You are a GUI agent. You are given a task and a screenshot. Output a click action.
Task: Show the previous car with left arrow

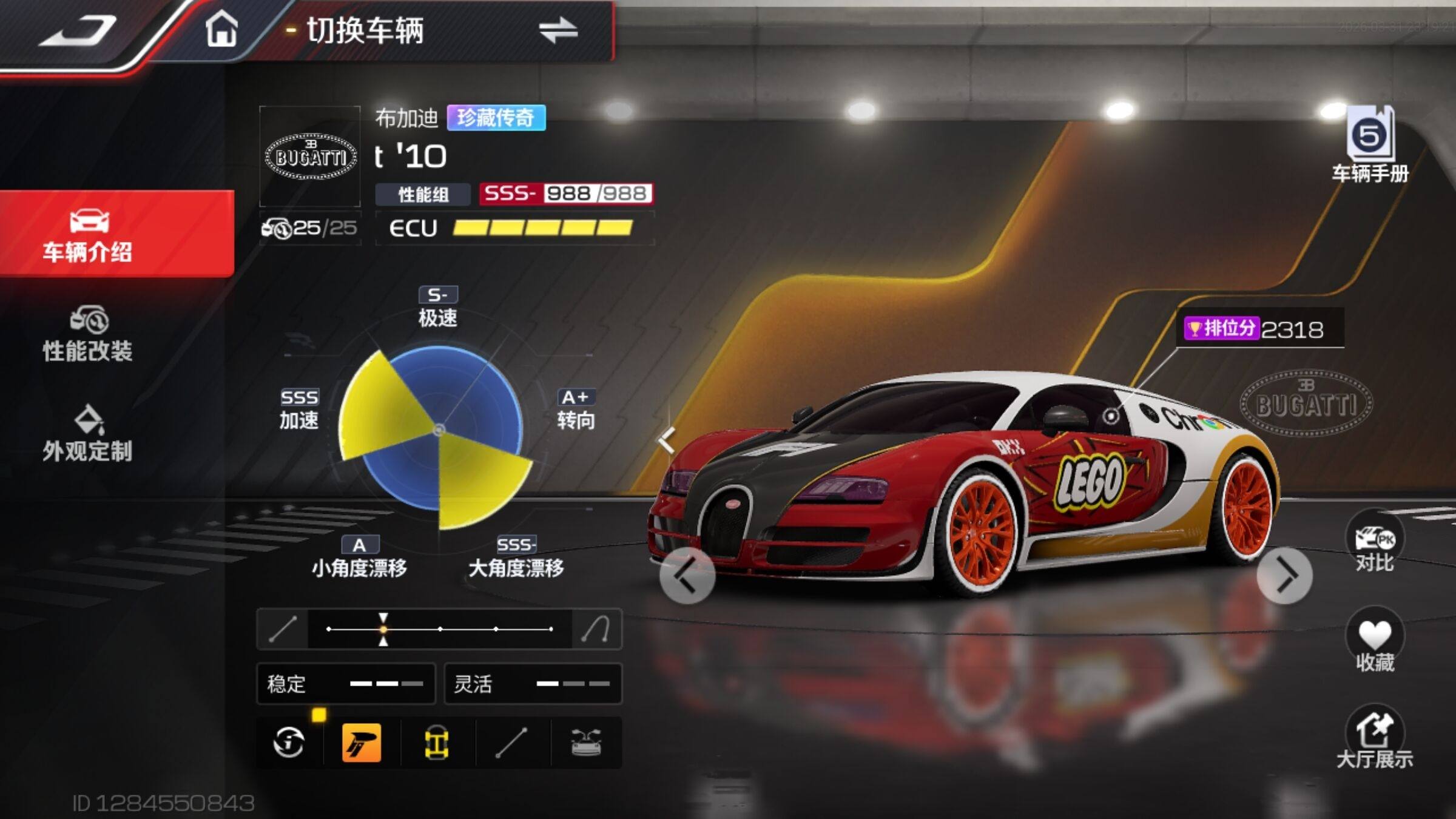tap(687, 575)
